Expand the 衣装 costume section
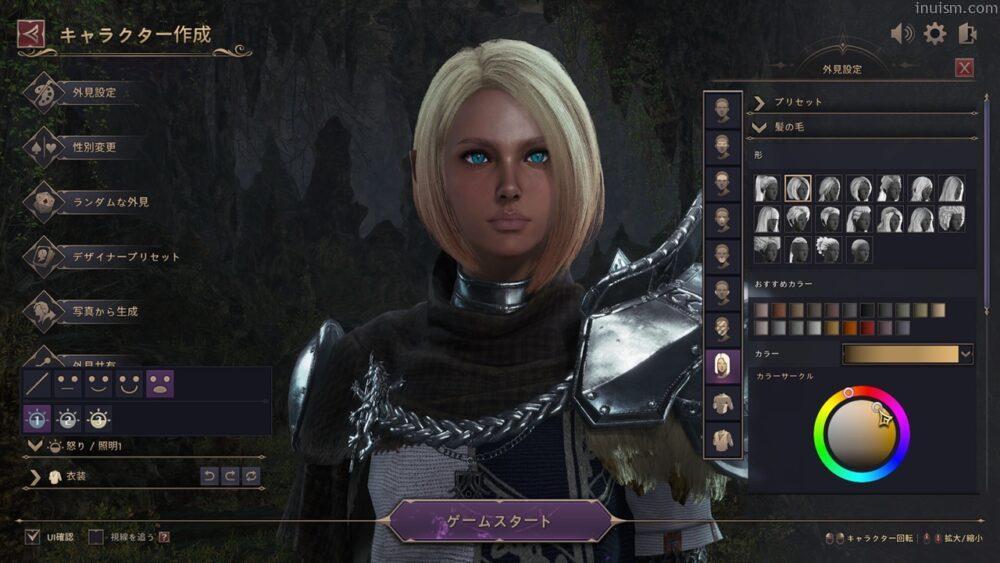The width and height of the screenshot is (1000, 563). coord(35,477)
